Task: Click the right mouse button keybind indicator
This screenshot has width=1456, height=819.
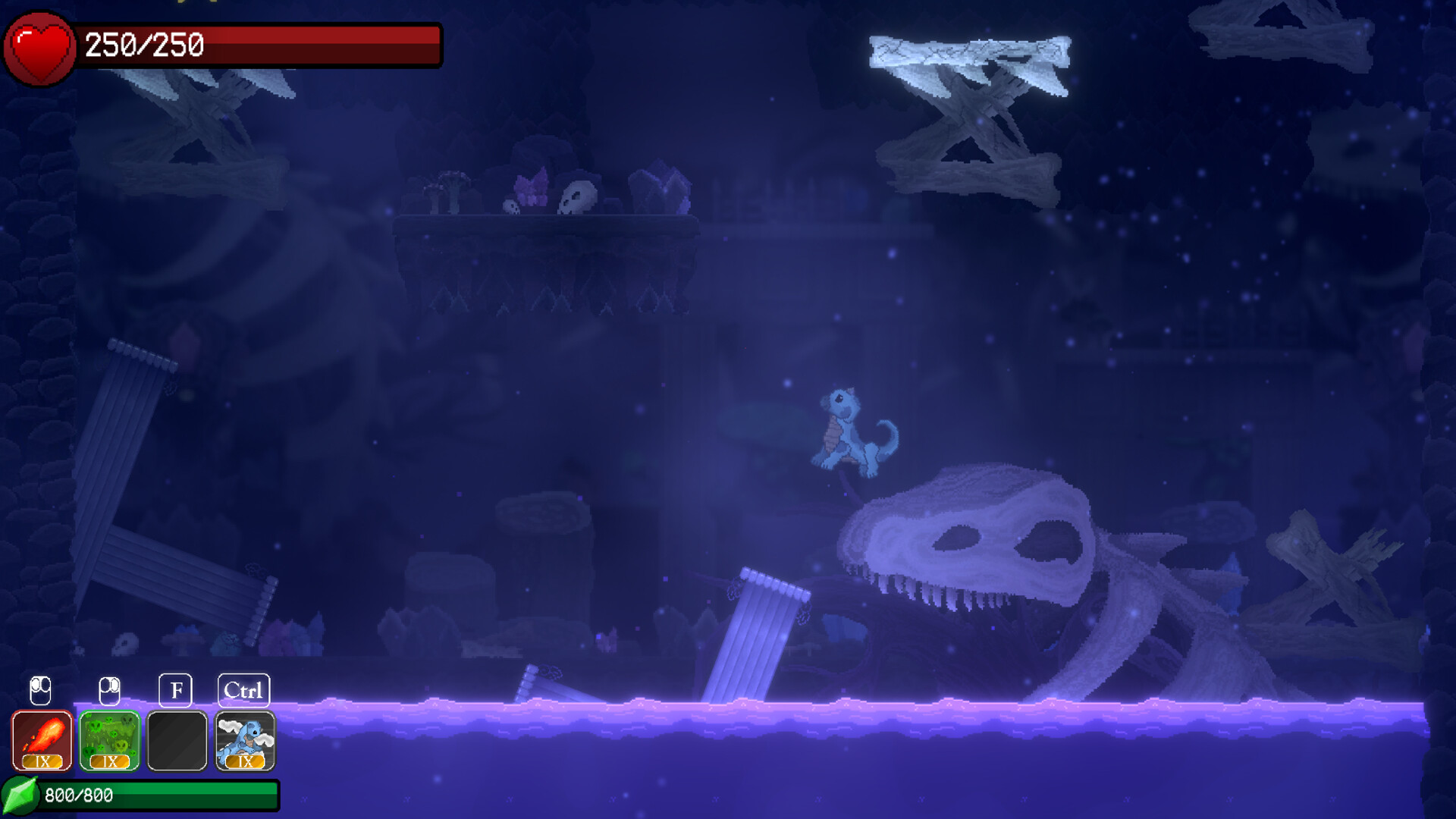Action: tap(109, 689)
